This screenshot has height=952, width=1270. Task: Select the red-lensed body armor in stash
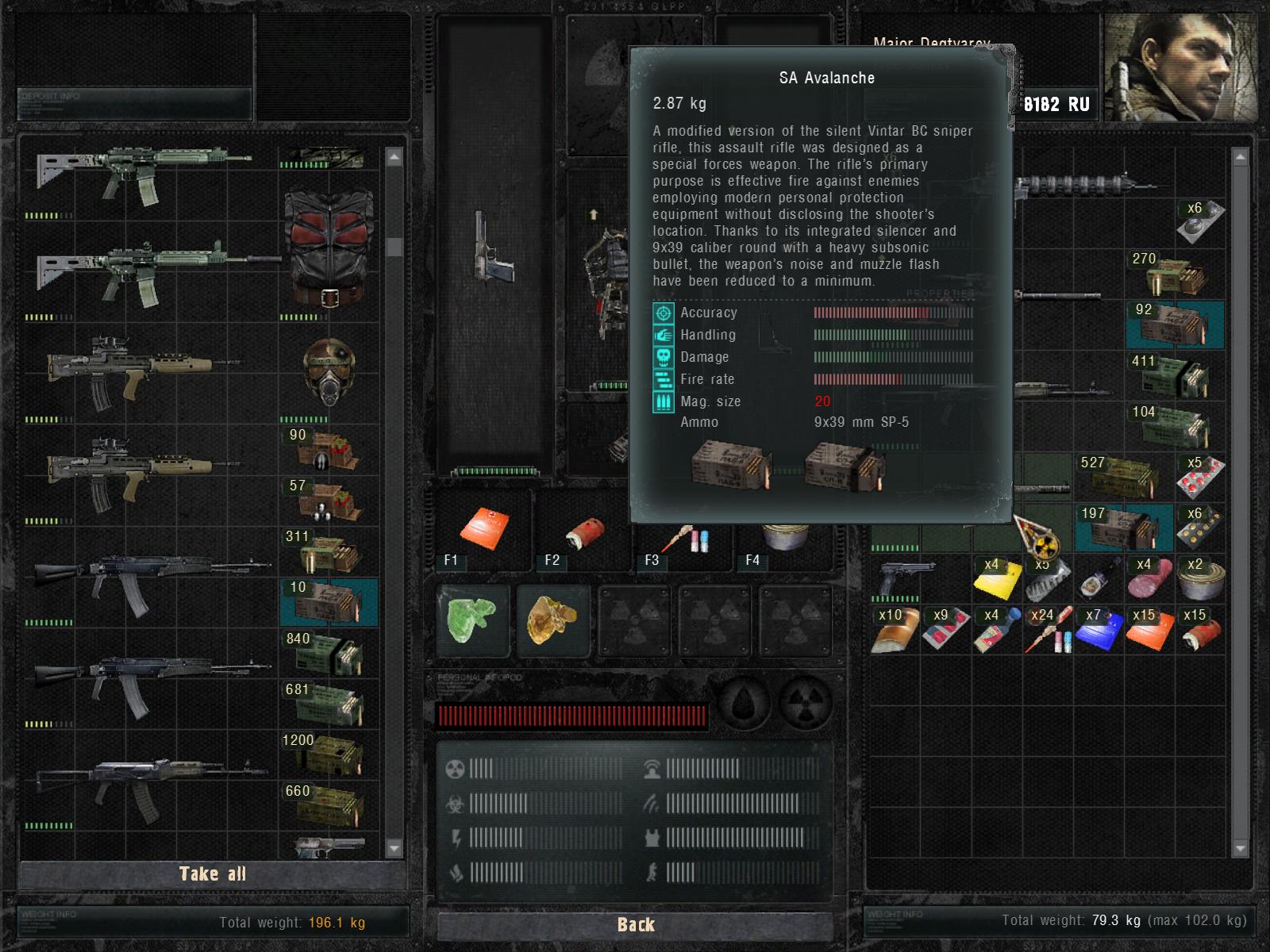pyautogui.click(x=329, y=248)
